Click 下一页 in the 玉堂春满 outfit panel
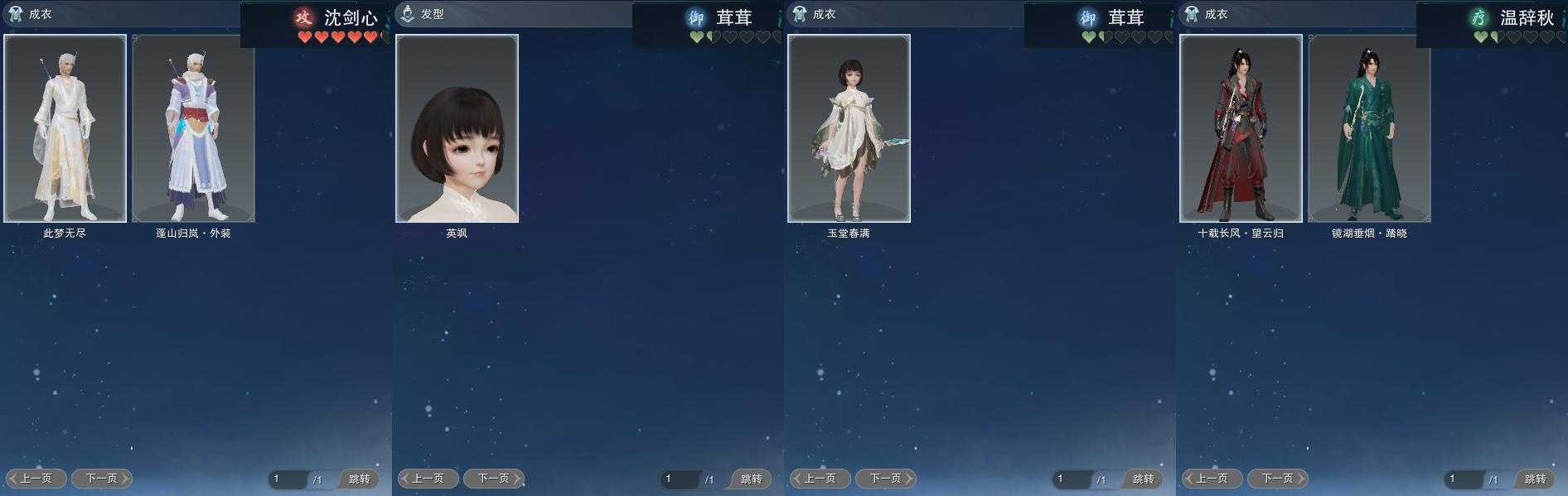 coord(886,479)
